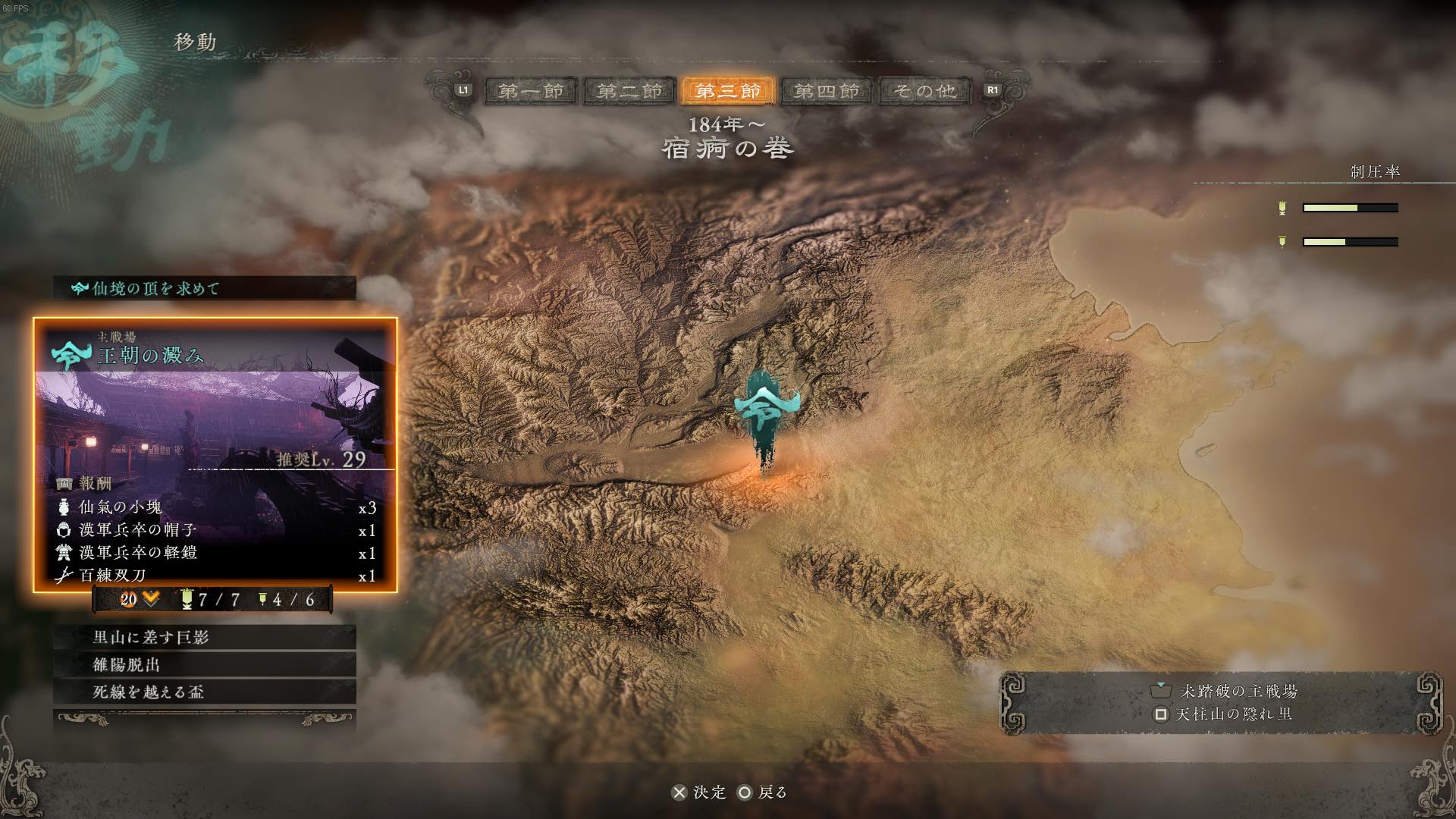This screenshot has height=819, width=1456.
Task: Select the 死線を越える盃 mission
Action: pos(205,692)
